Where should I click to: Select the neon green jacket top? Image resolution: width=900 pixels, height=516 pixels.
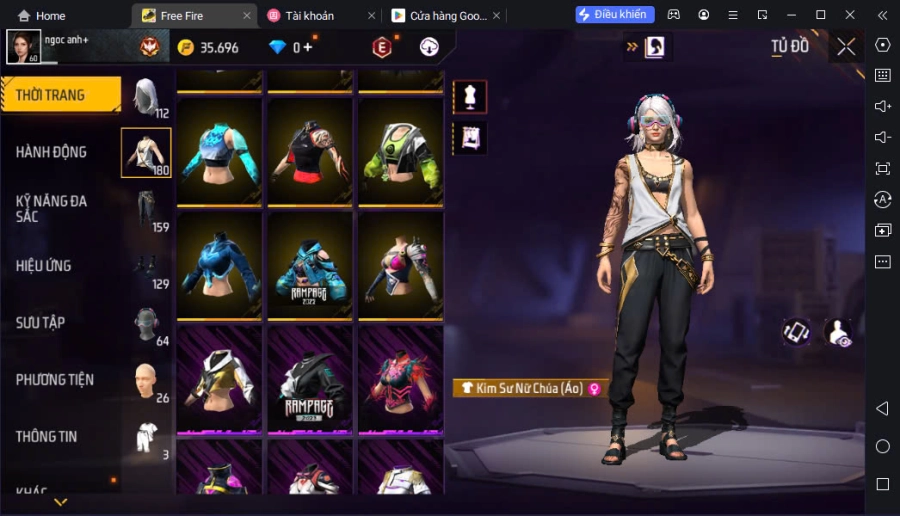tap(401, 152)
